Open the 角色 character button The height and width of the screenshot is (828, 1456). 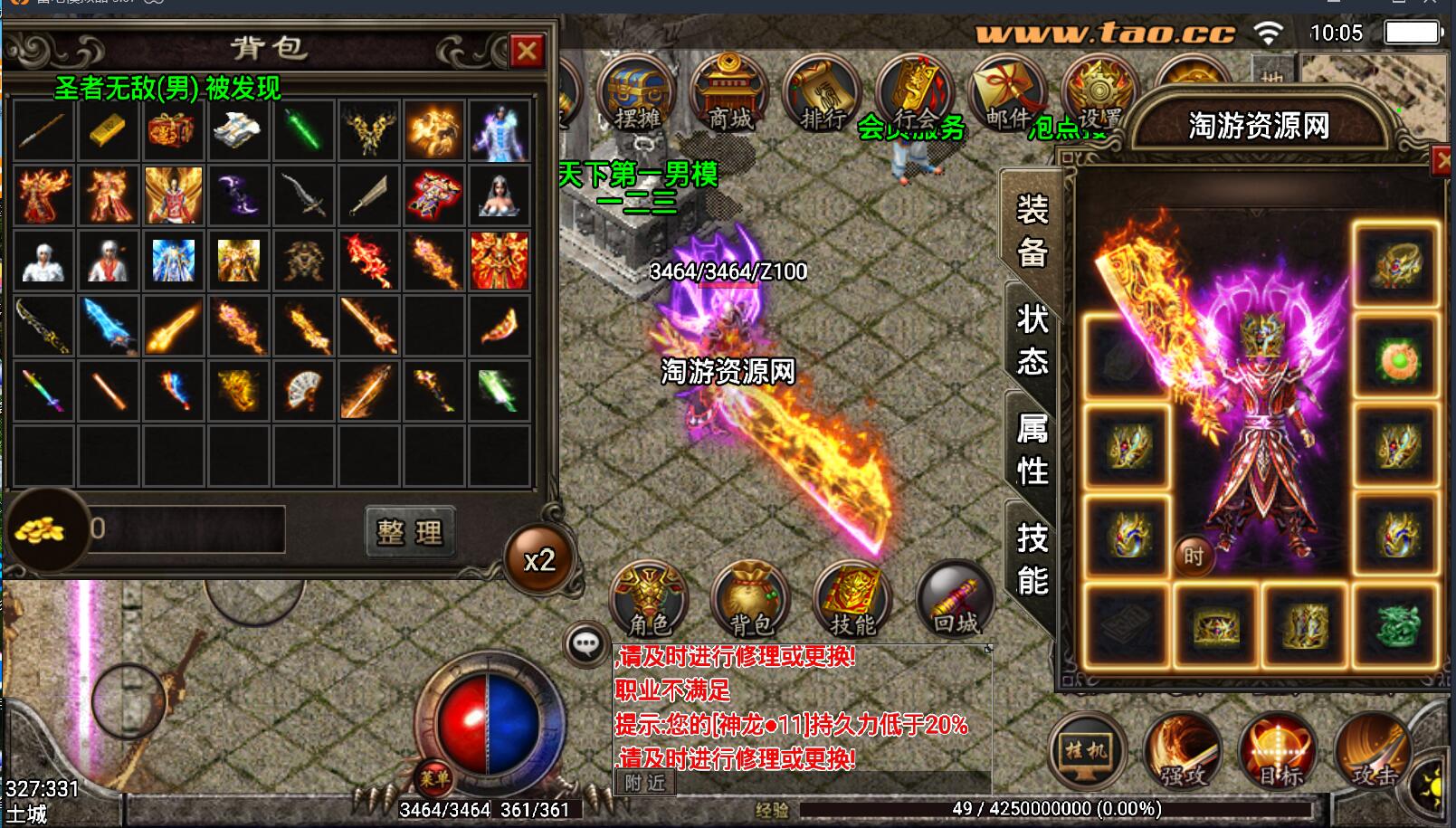point(649,601)
